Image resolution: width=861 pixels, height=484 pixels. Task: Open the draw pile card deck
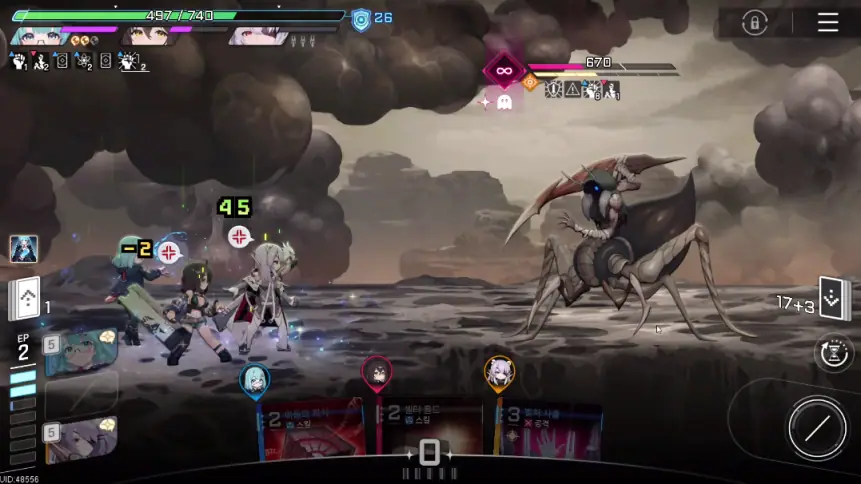pos(25,298)
